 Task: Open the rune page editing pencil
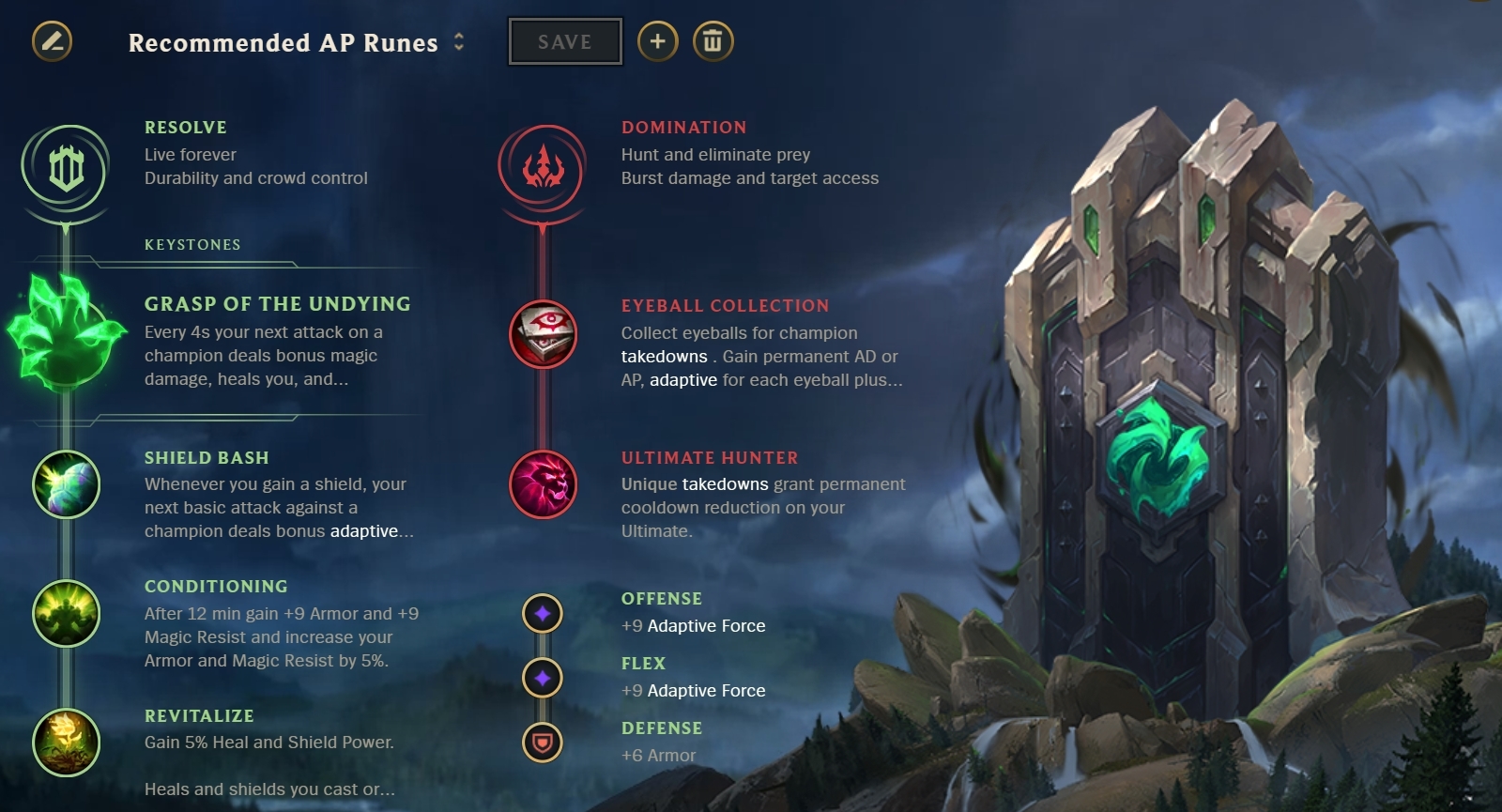54,41
